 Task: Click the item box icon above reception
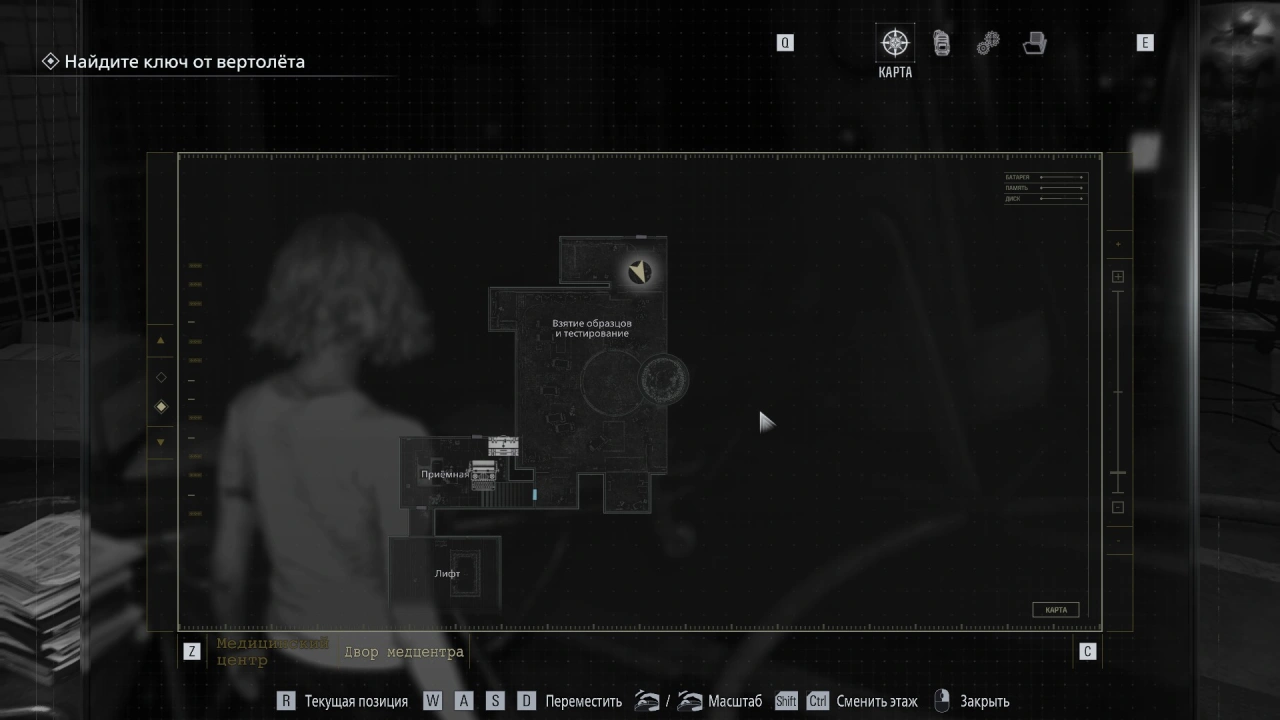point(503,445)
